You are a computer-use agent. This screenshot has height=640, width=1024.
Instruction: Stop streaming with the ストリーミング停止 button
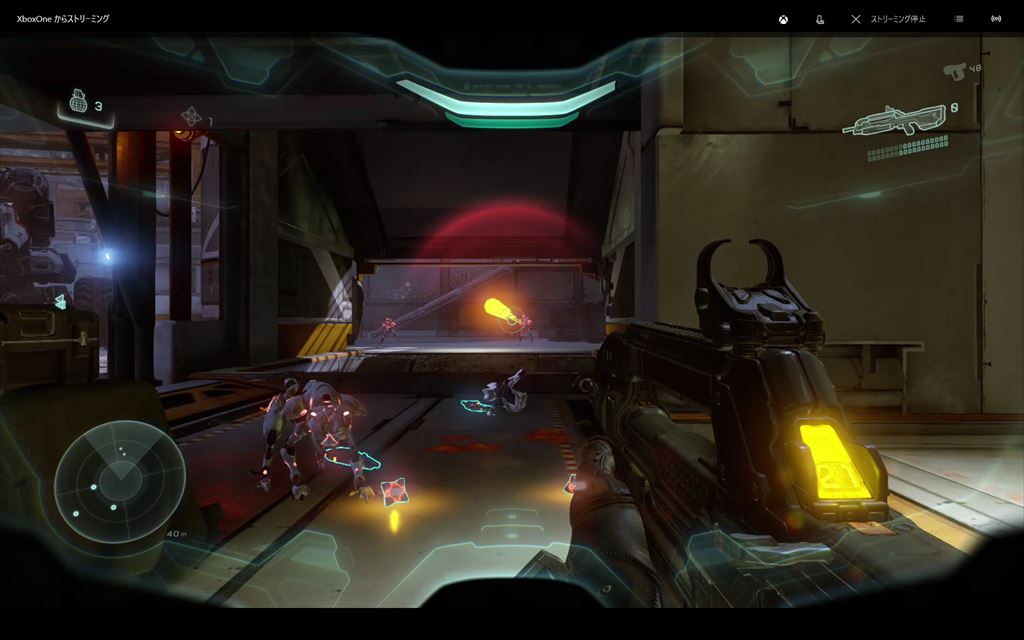tap(888, 19)
